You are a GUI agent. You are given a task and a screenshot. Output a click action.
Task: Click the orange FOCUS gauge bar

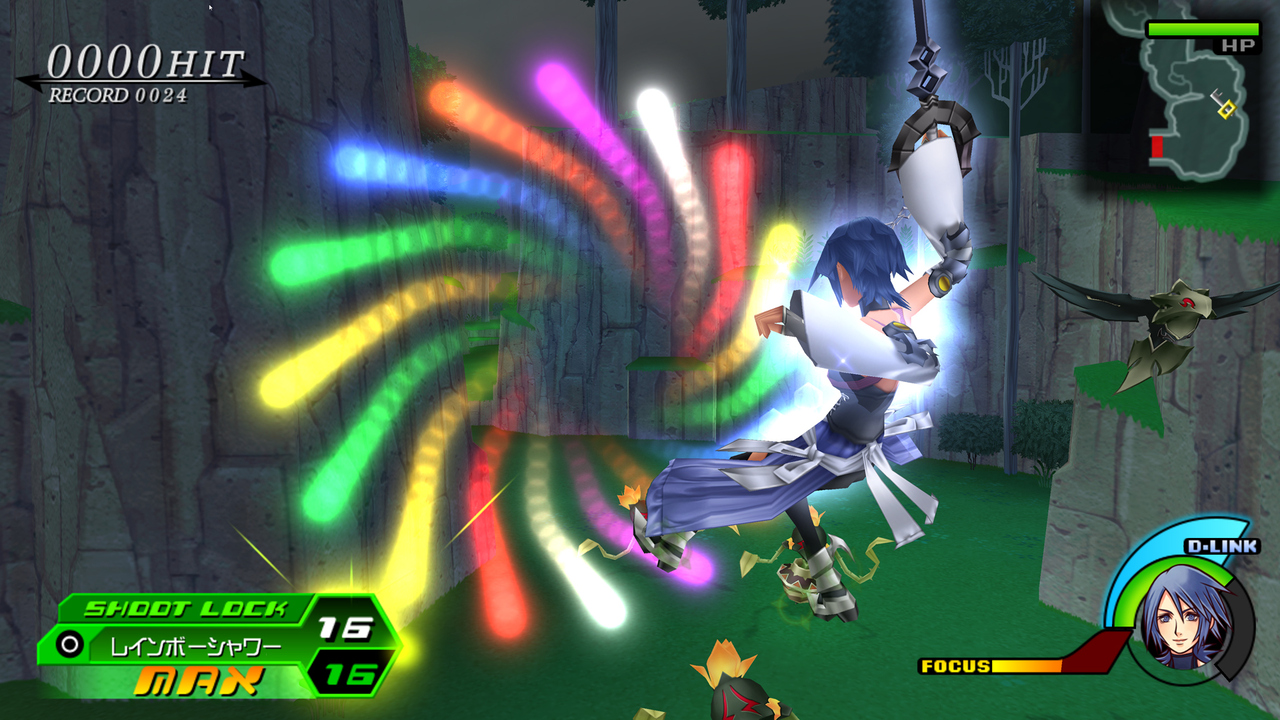pos(1028,664)
